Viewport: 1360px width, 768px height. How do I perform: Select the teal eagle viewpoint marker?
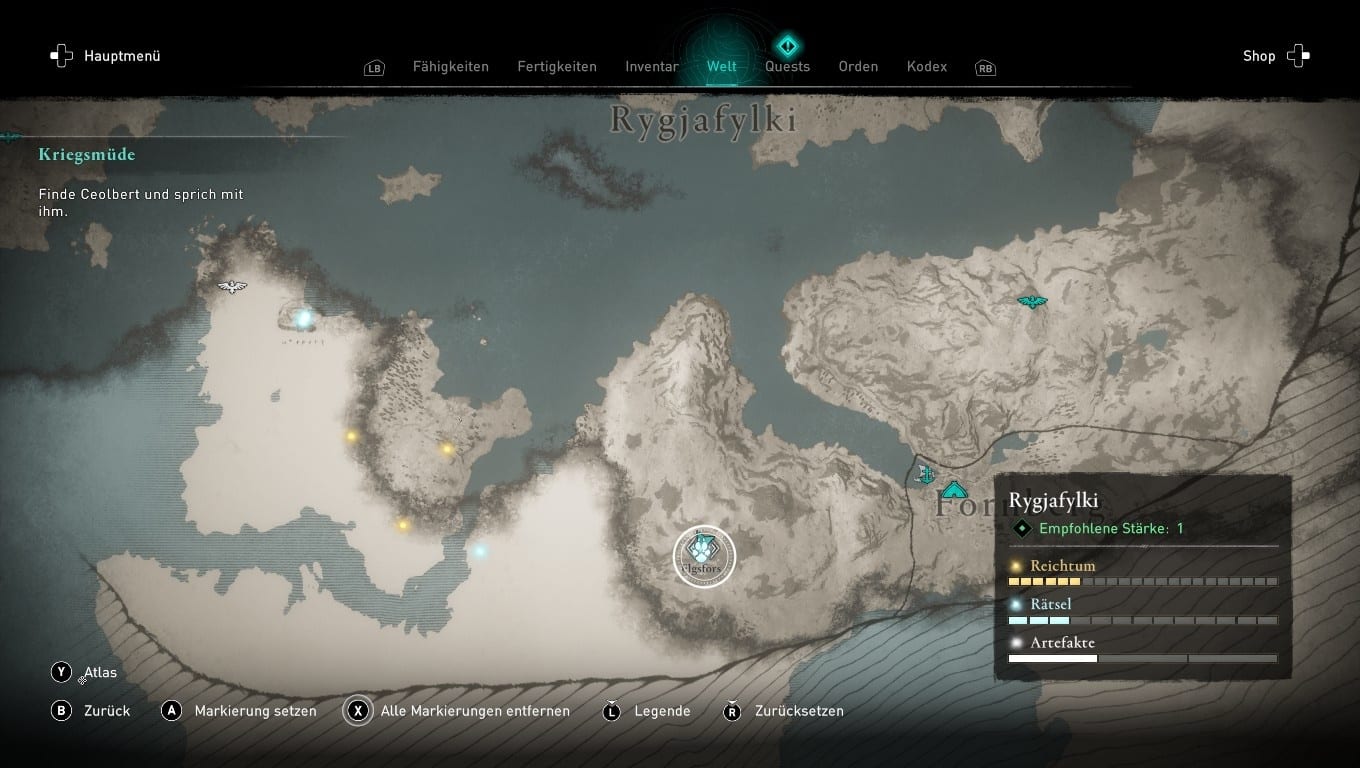click(x=1031, y=301)
